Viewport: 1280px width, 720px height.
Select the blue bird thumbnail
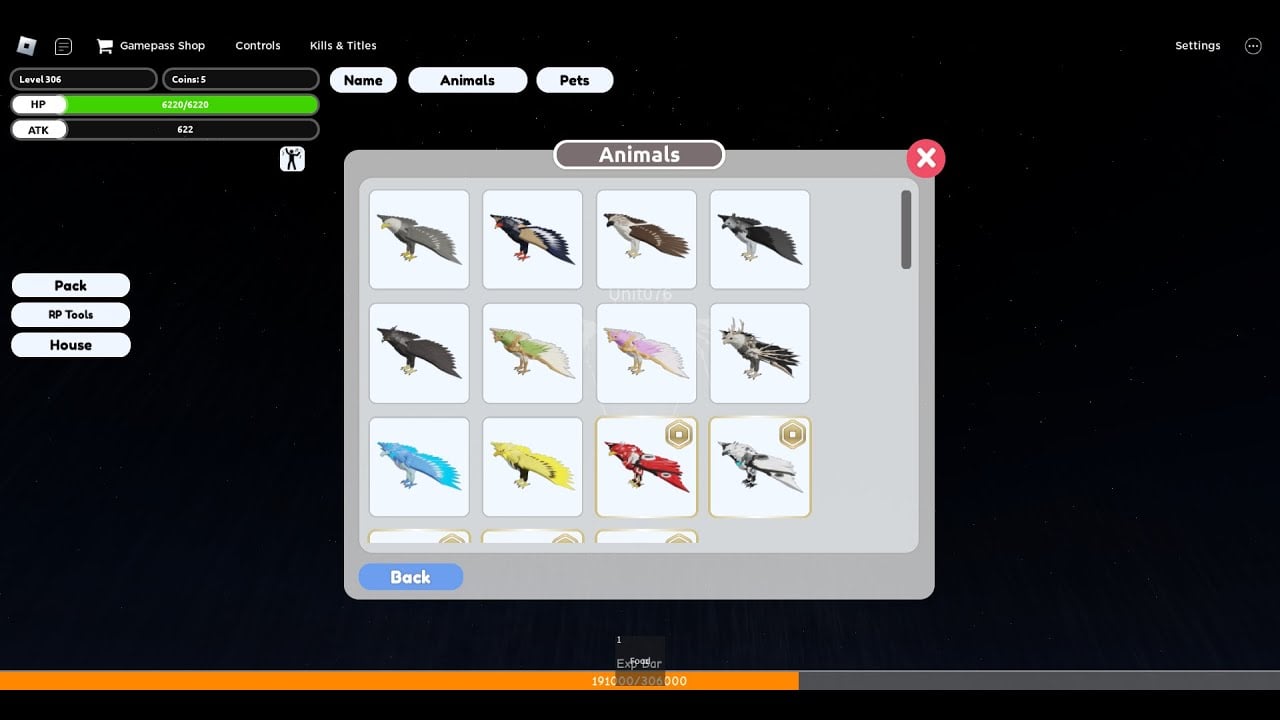pos(418,466)
